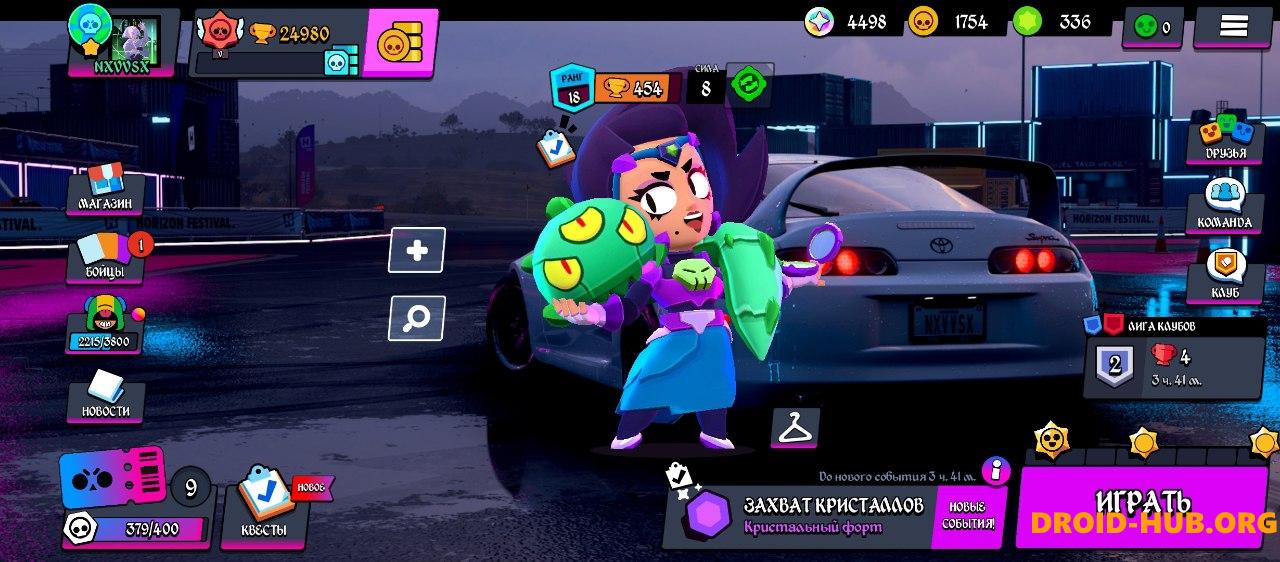Open the Brawl Pass ticket button
The height and width of the screenshot is (562, 1280).
tap(112, 478)
